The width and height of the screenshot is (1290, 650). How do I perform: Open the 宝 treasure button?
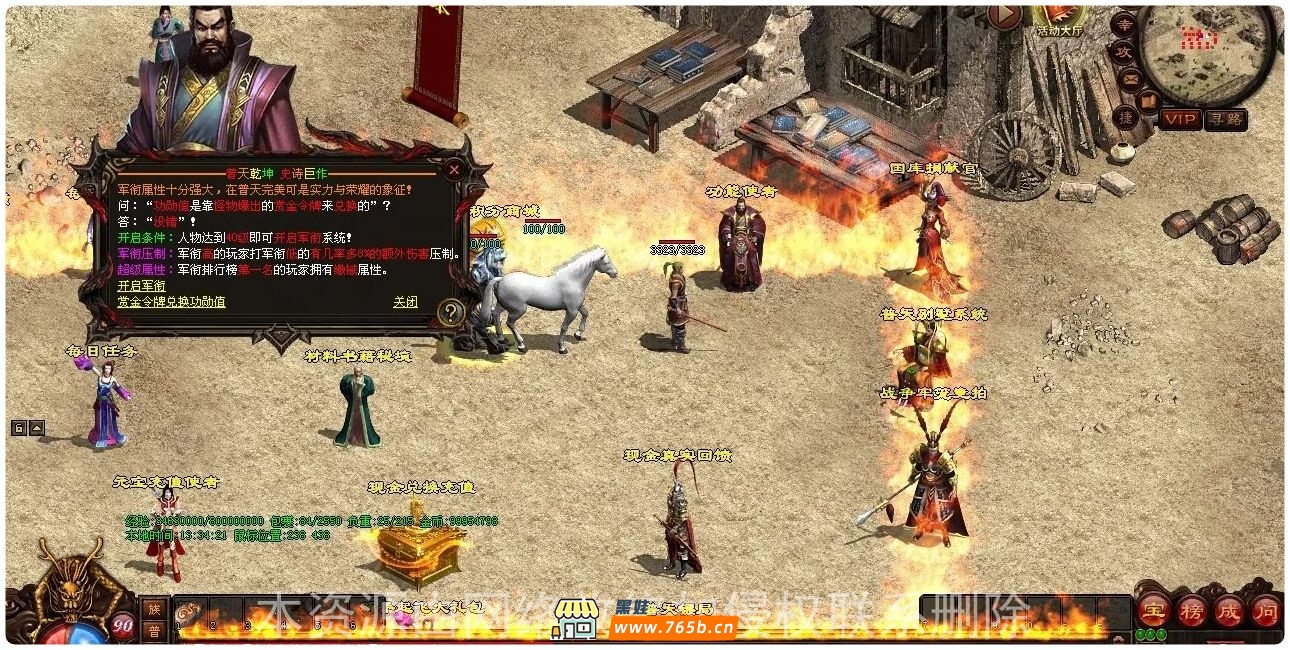(x=1154, y=609)
